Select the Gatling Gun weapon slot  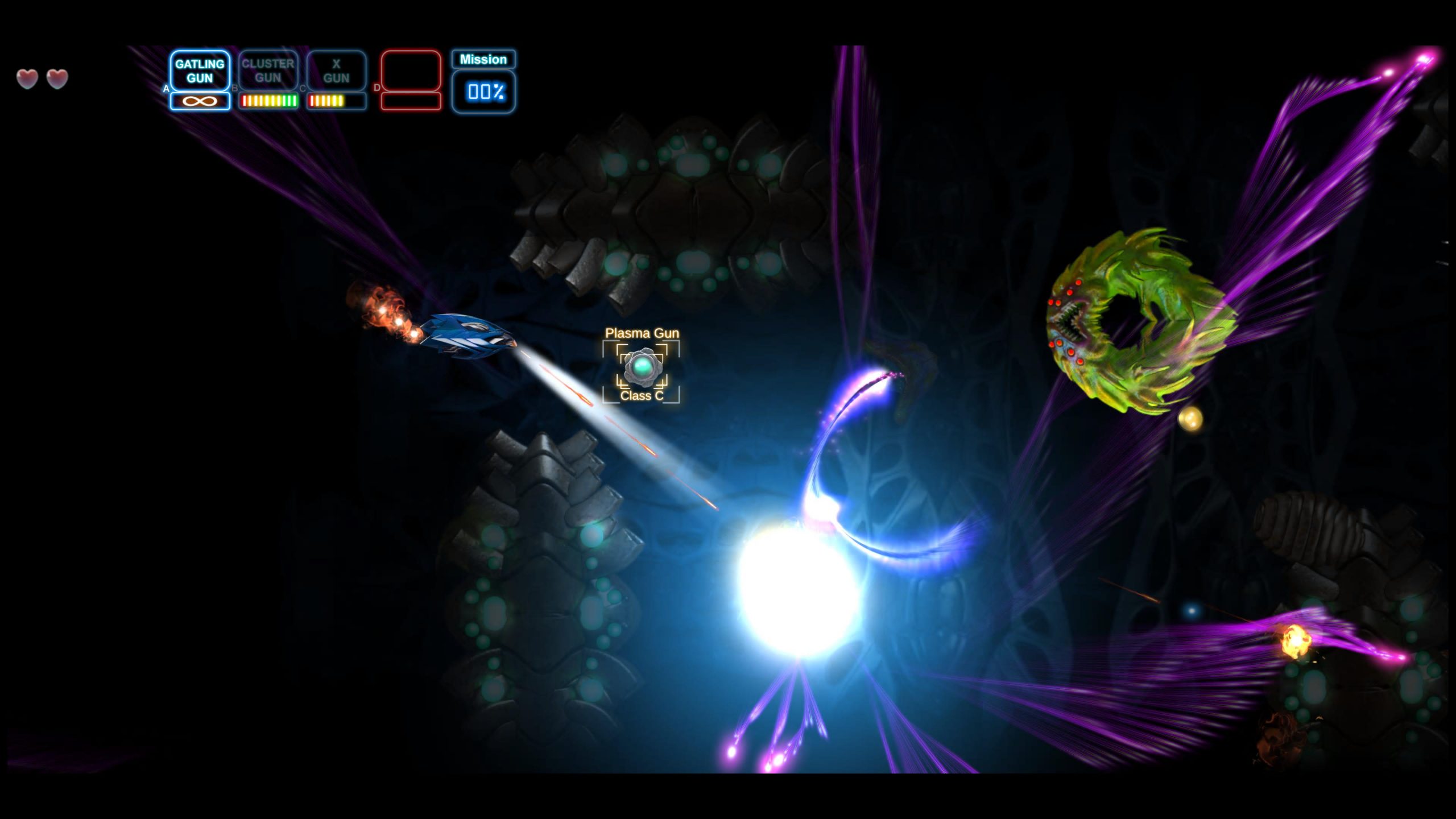click(200, 71)
